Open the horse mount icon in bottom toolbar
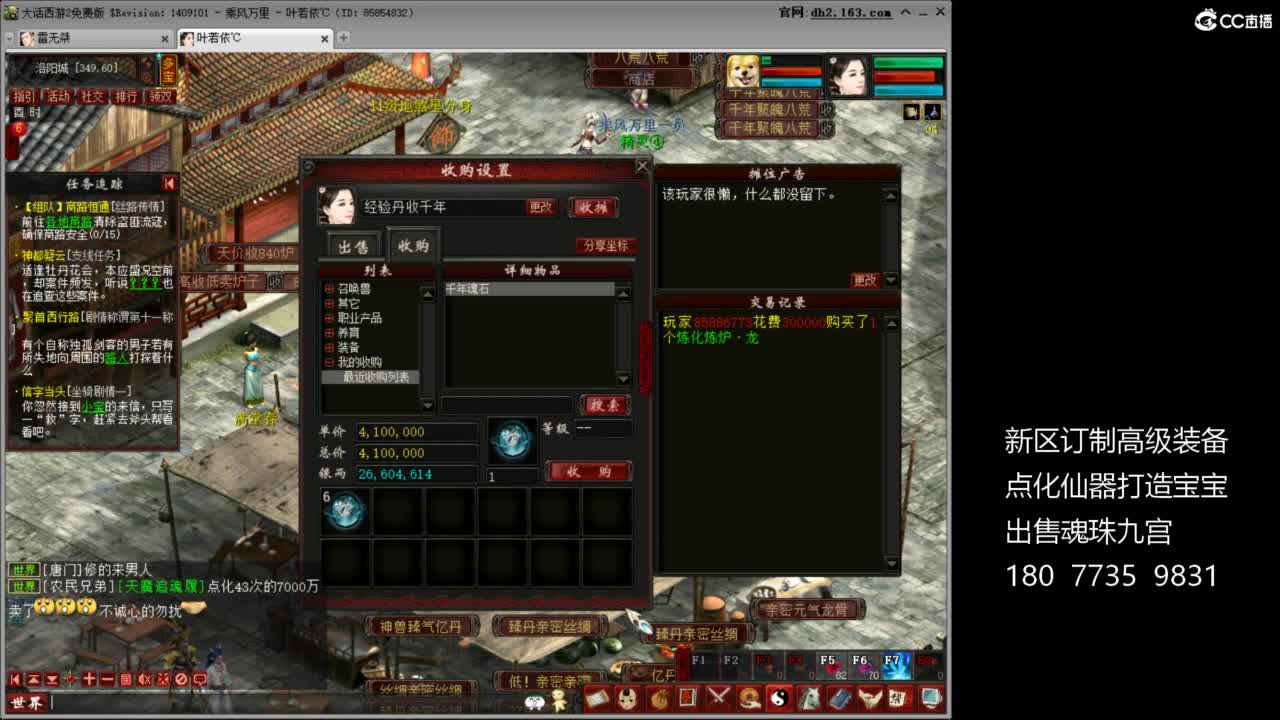Screen dimensions: 1280x720 coord(811,696)
